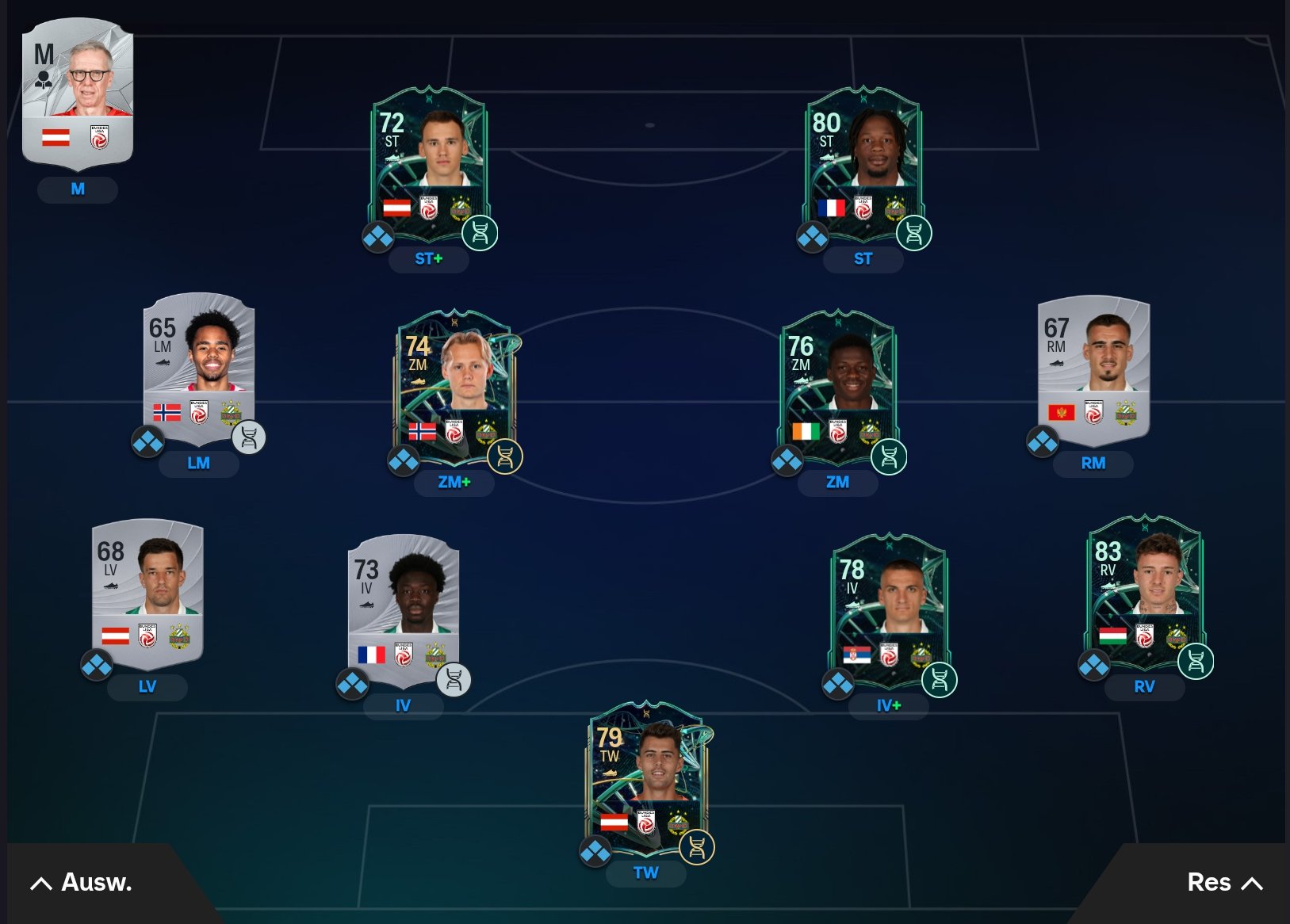This screenshot has width=1290, height=924.
Task: Open the Res reserves panel
Action: click(x=1223, y=883)
